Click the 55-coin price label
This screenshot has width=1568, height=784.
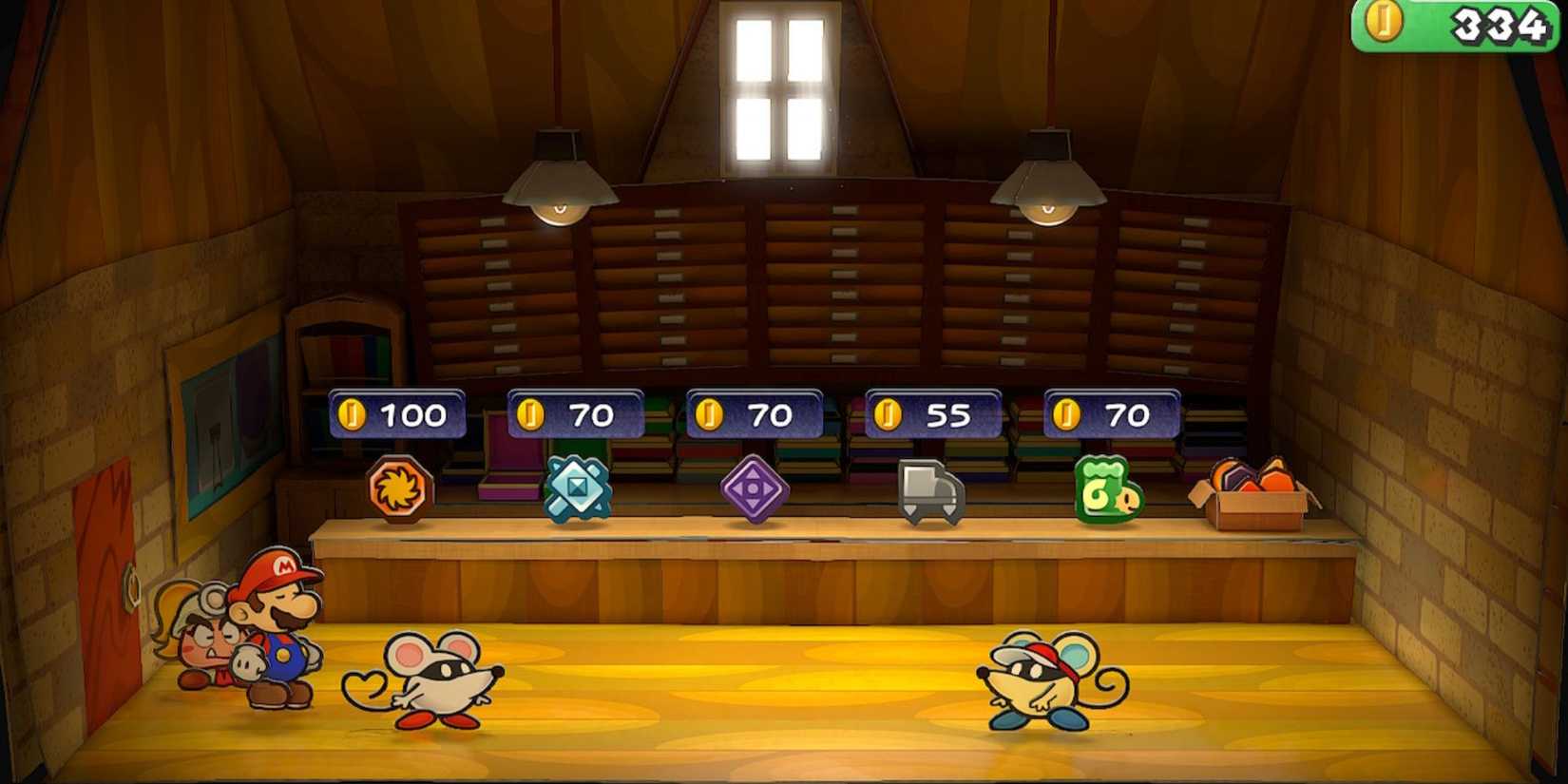(931, 413)
